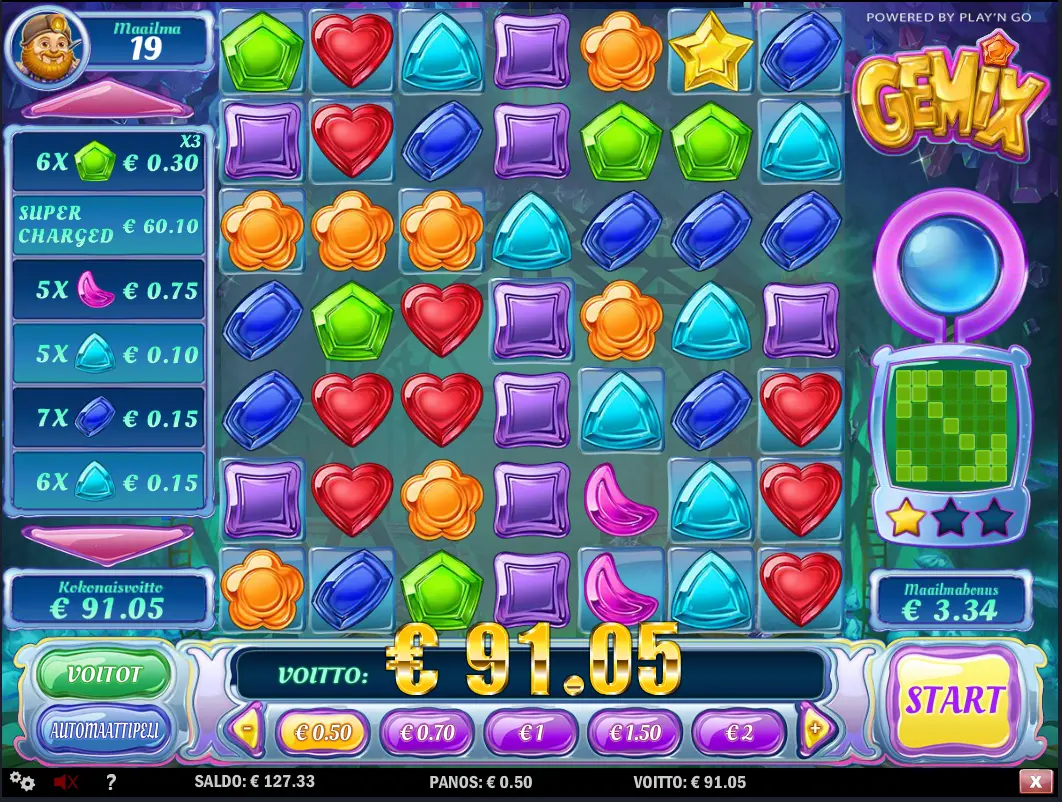The image size is (1062, 802).
Task: Switch the bet to €2
Action: (x=739, y=732)
